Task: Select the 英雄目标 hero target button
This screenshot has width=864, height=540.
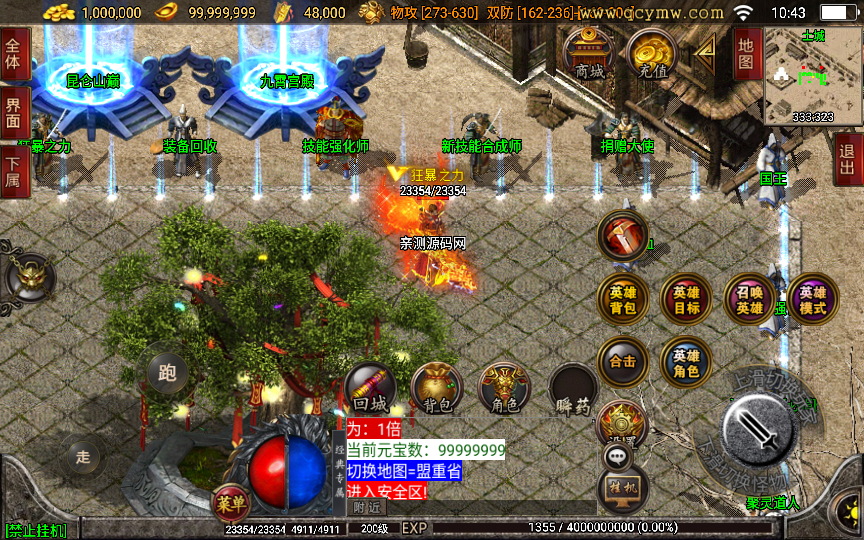Action: pos(686,299)
